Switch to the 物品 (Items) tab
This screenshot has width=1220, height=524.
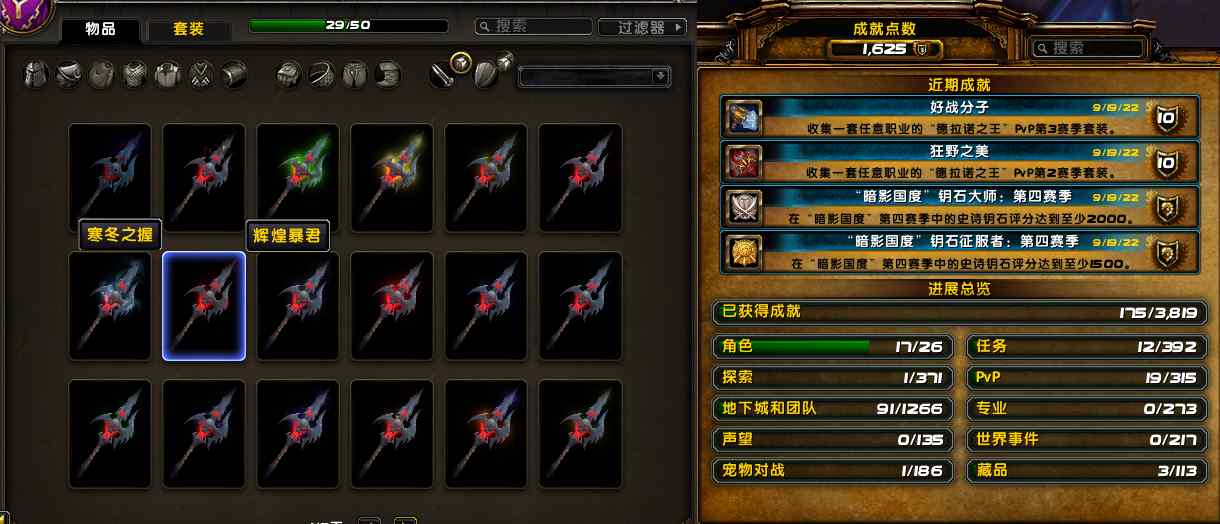click(98, 30)
